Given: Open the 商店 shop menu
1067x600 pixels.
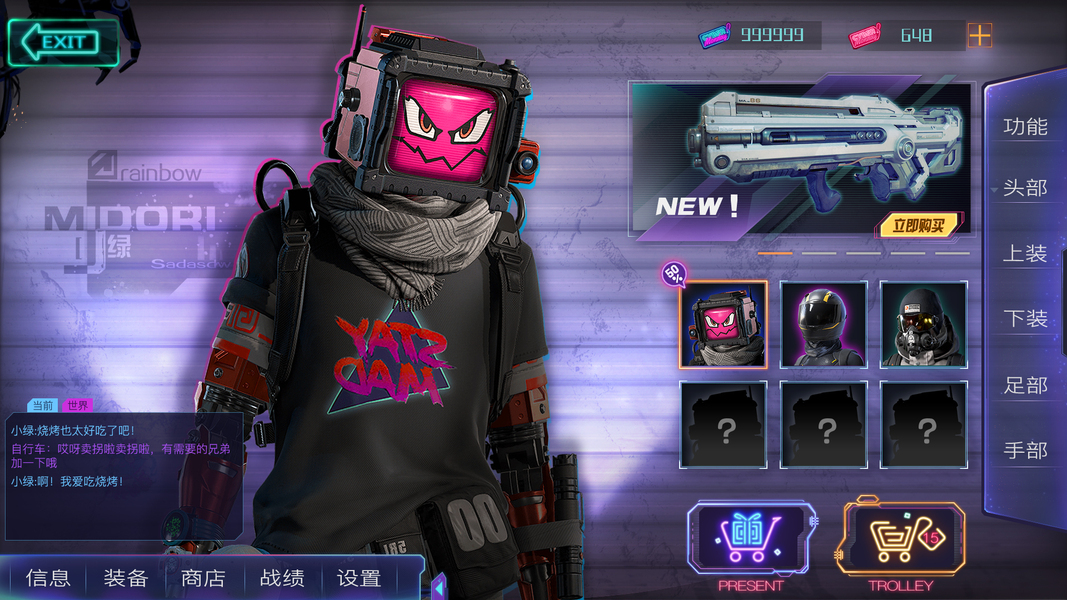Looking at the screenshot, I should pyautogui.click(x=203, y=578).
